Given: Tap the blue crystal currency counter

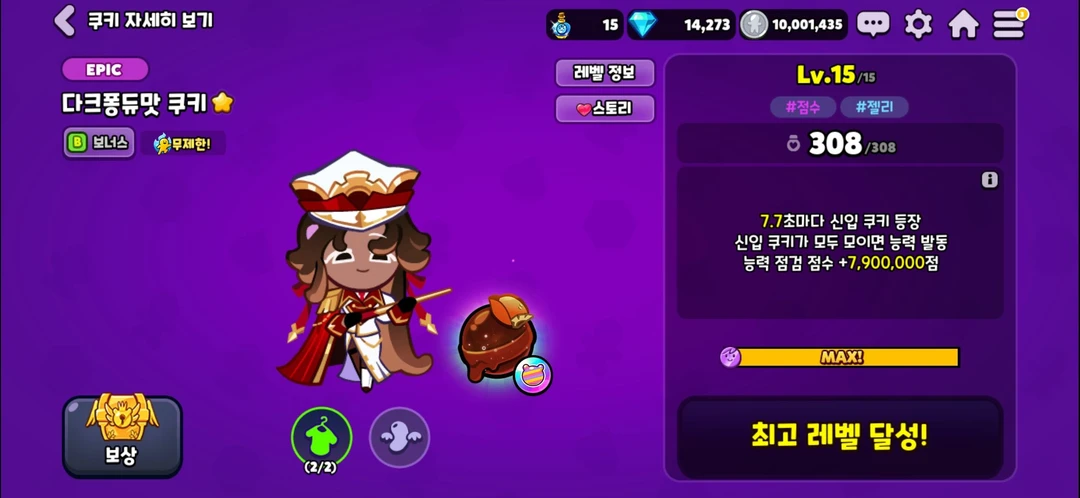Looking at the screenshot, I should 682,24.
